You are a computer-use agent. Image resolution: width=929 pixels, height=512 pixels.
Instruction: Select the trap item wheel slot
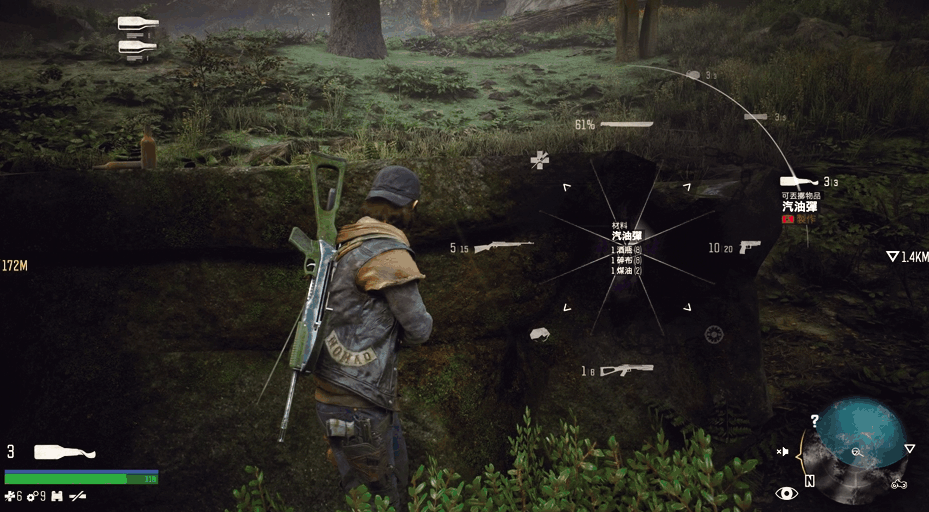click(x=713, y=334)
